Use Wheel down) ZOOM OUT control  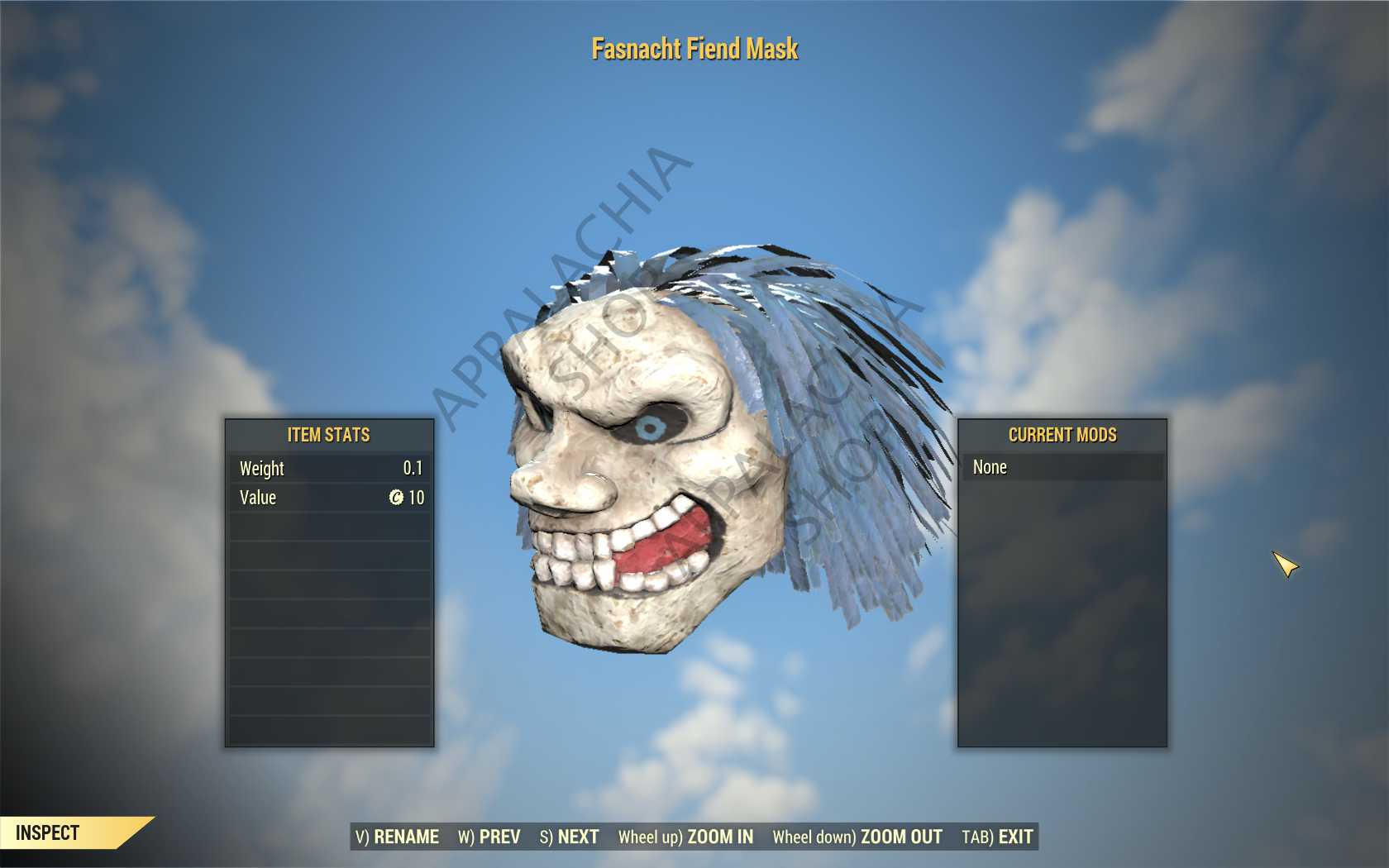pyautogui.click(x=857, y=837)
